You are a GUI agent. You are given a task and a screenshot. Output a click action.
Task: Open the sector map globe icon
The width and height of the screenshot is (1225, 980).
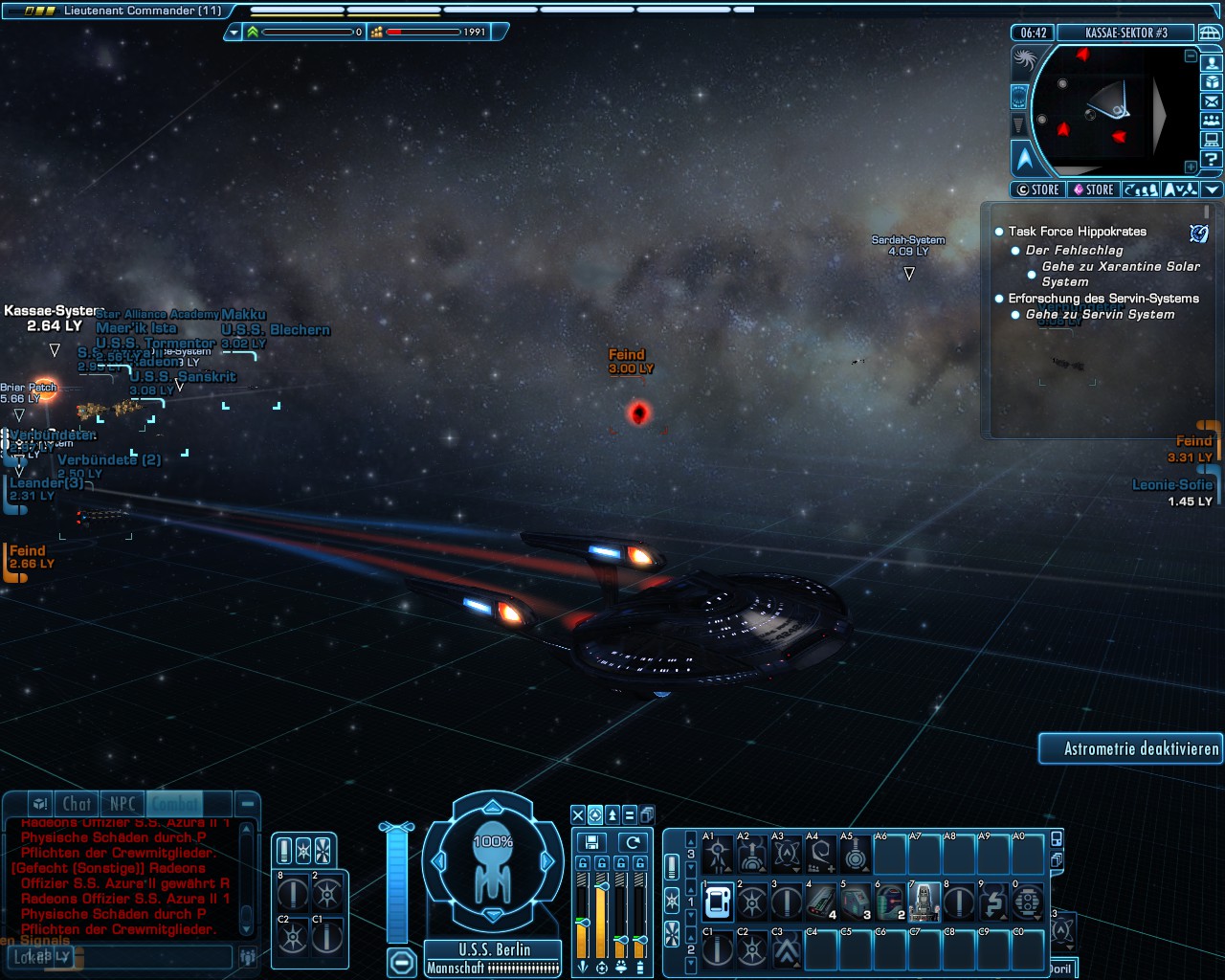[1211, 33]
